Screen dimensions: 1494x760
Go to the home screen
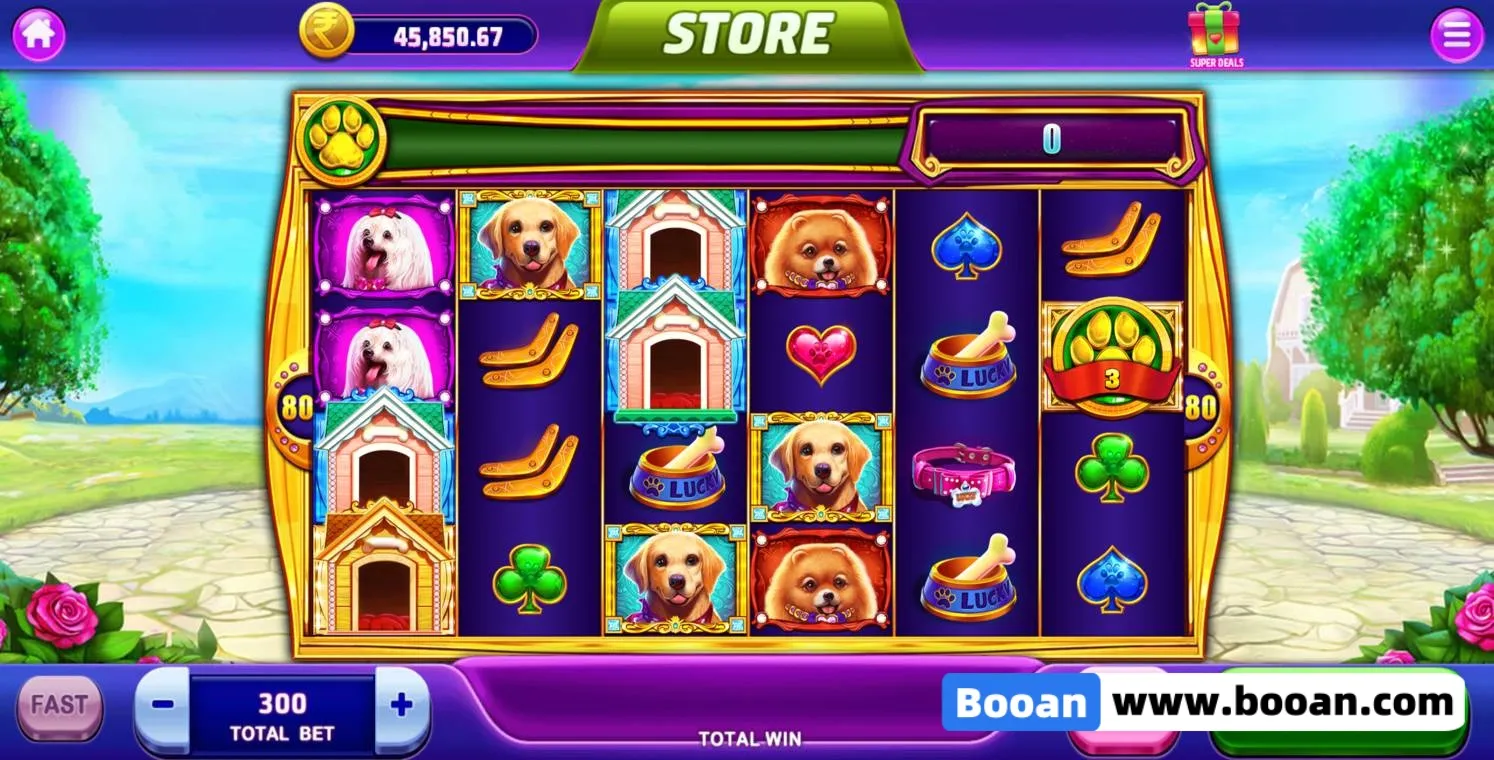tap(39, 34)
